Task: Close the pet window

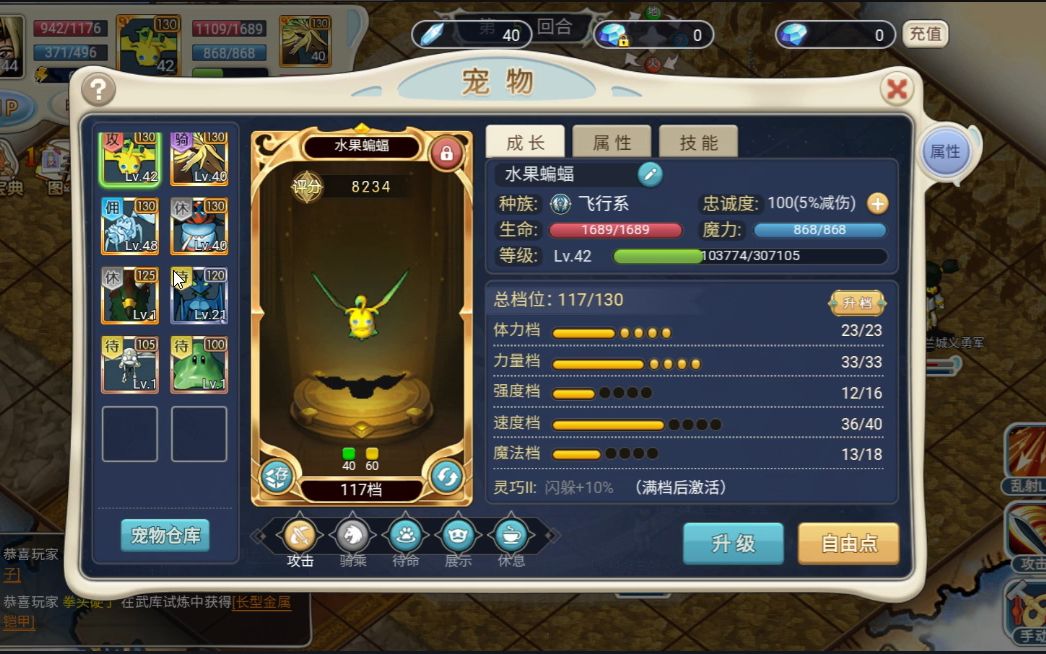Action: tap(897, 90)
